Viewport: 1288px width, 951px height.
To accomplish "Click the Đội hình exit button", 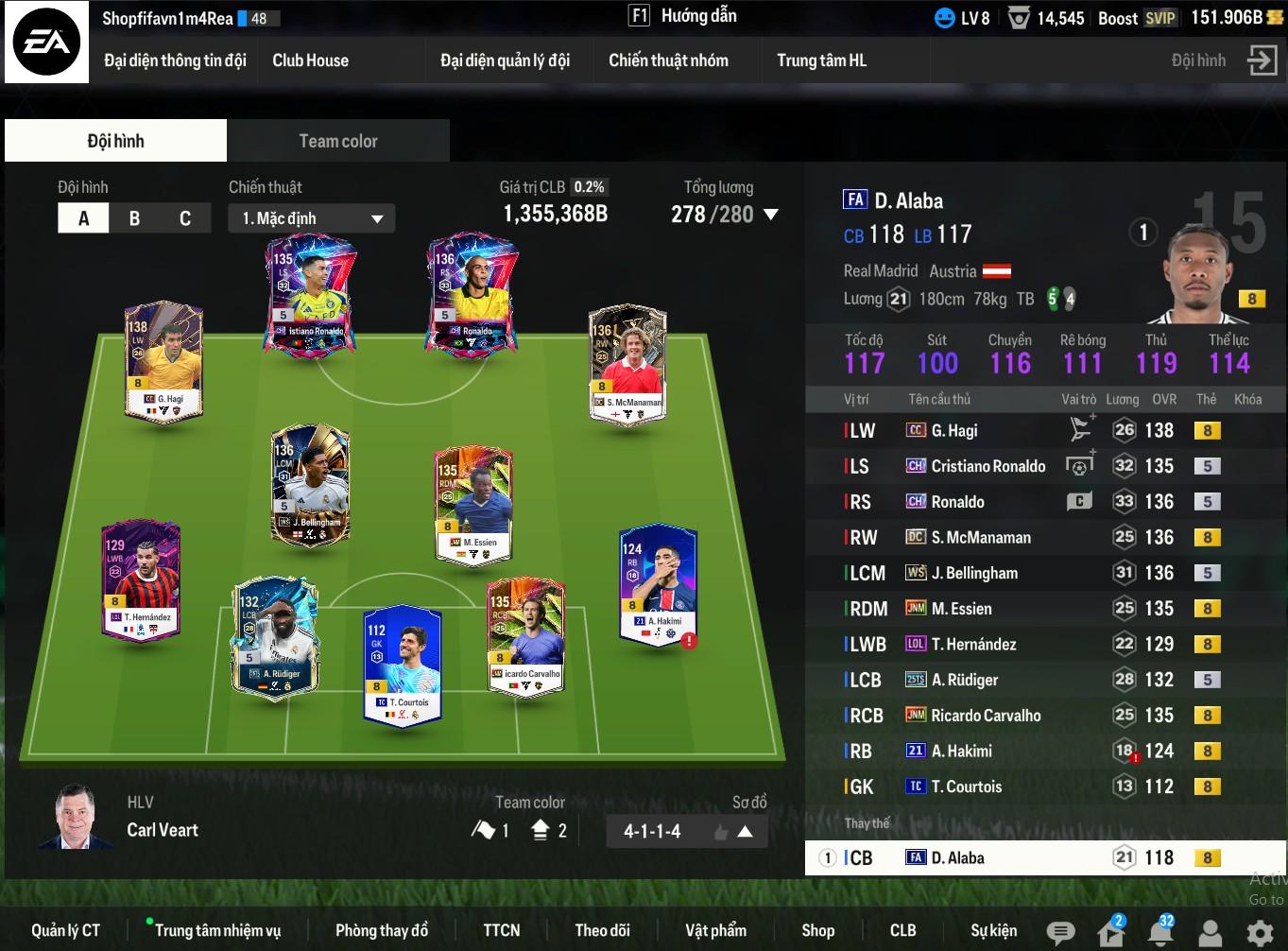I will pyautogui.click(x=1261, y=61).
